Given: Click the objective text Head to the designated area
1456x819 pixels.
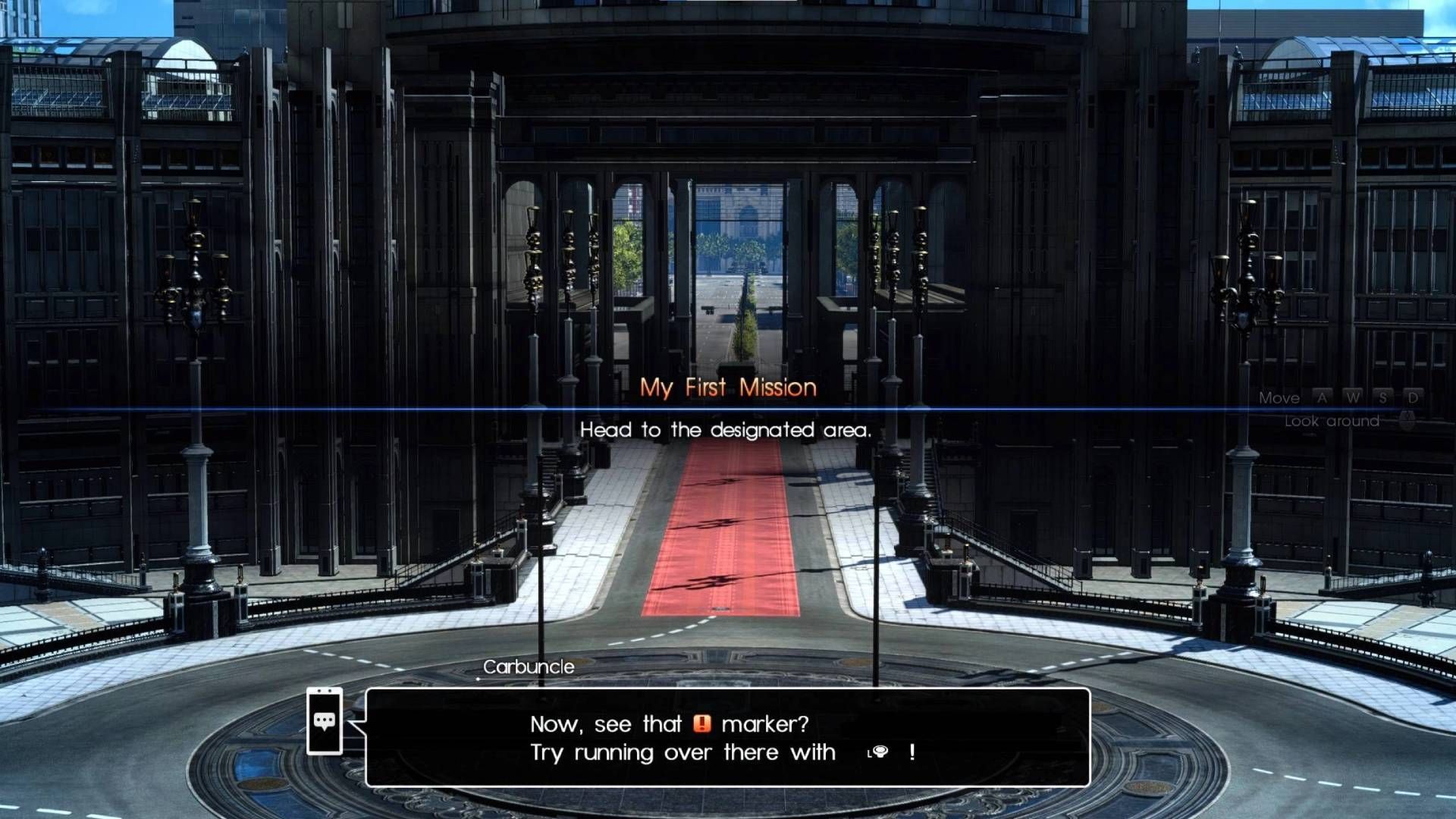Looking at the screenshot, I should coord(727,430).
